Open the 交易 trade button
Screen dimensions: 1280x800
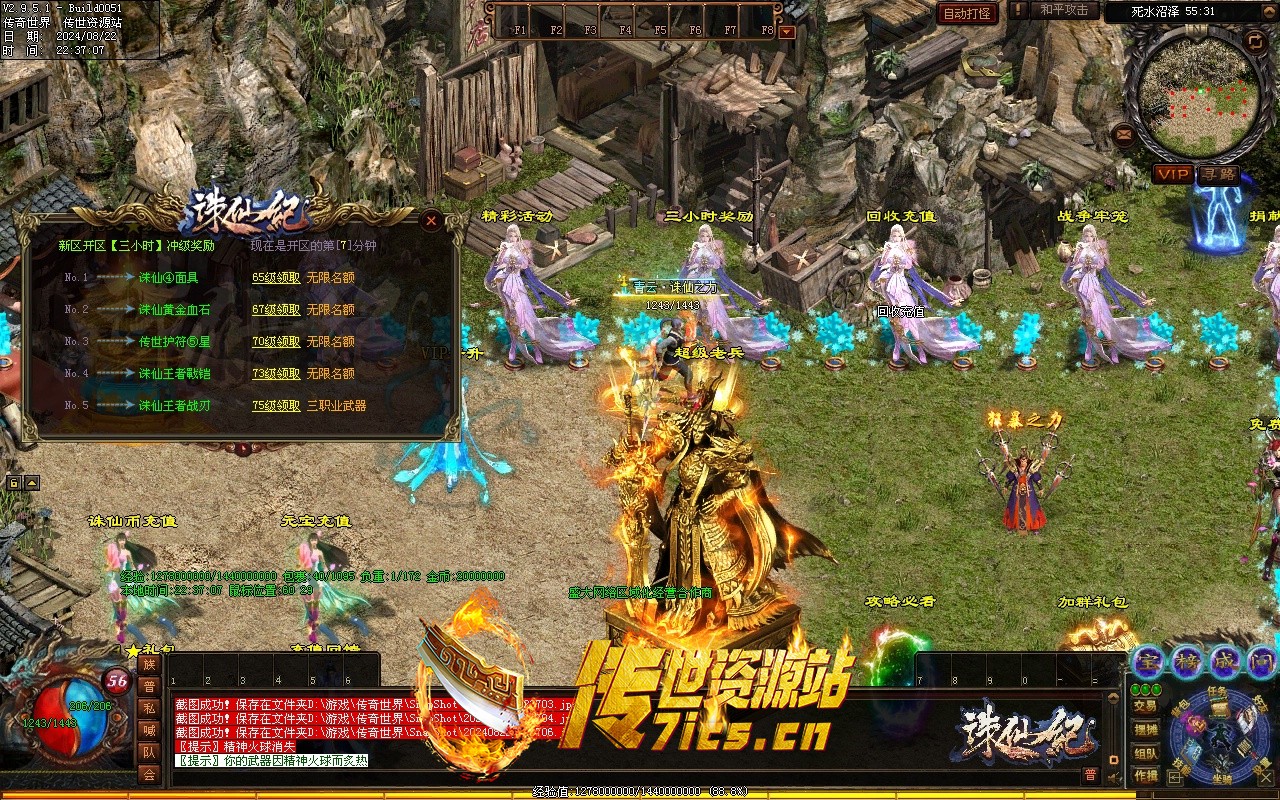pos(1145,706)
